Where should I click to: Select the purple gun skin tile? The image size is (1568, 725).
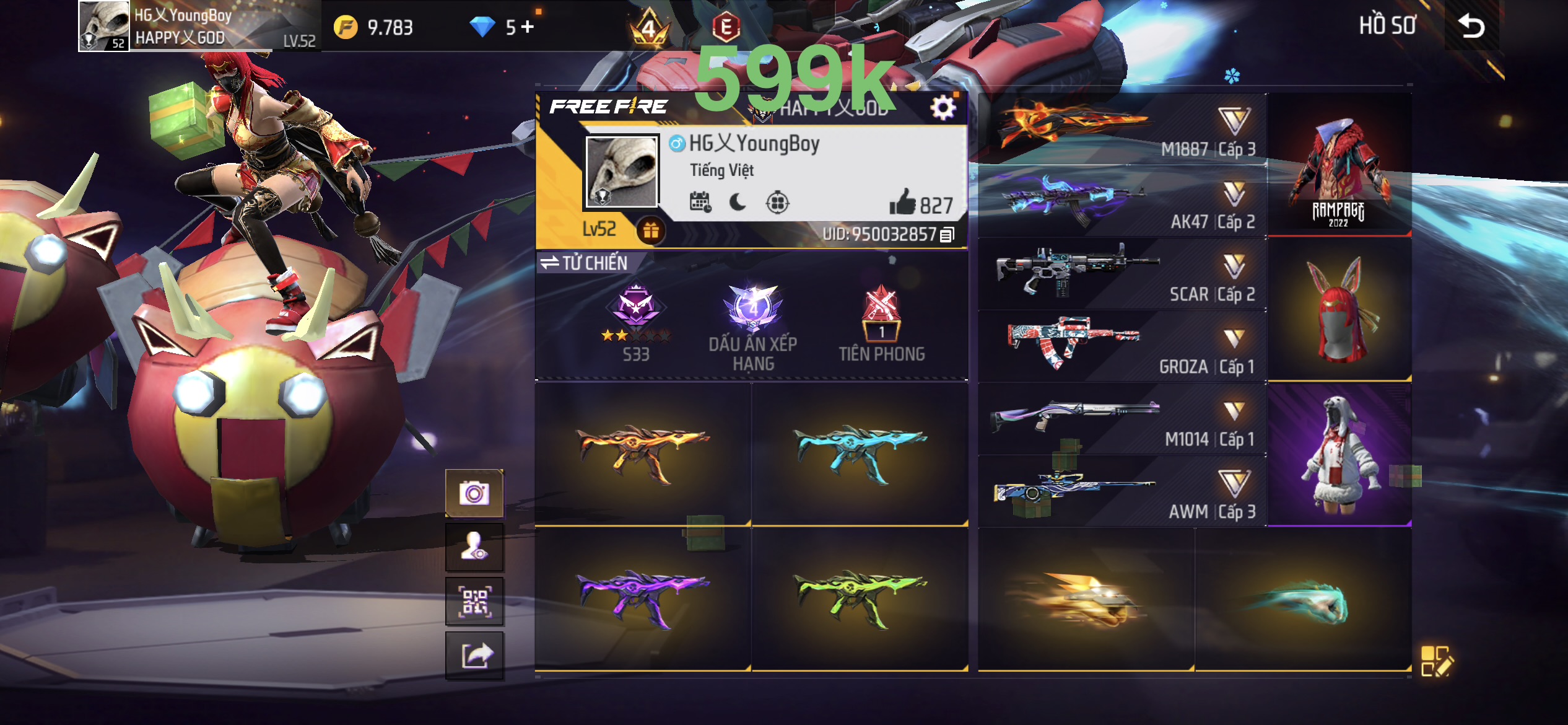[643, 599]
